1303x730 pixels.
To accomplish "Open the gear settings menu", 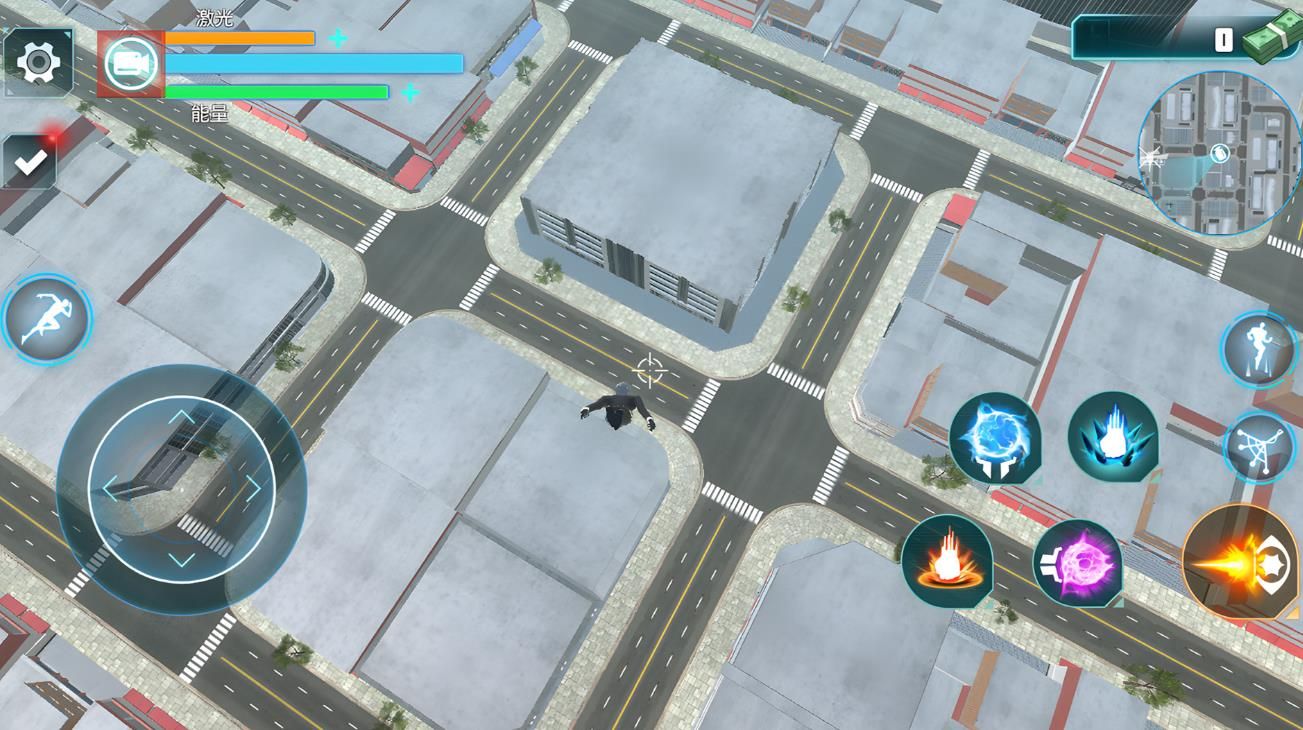I will tap(38, 63).
